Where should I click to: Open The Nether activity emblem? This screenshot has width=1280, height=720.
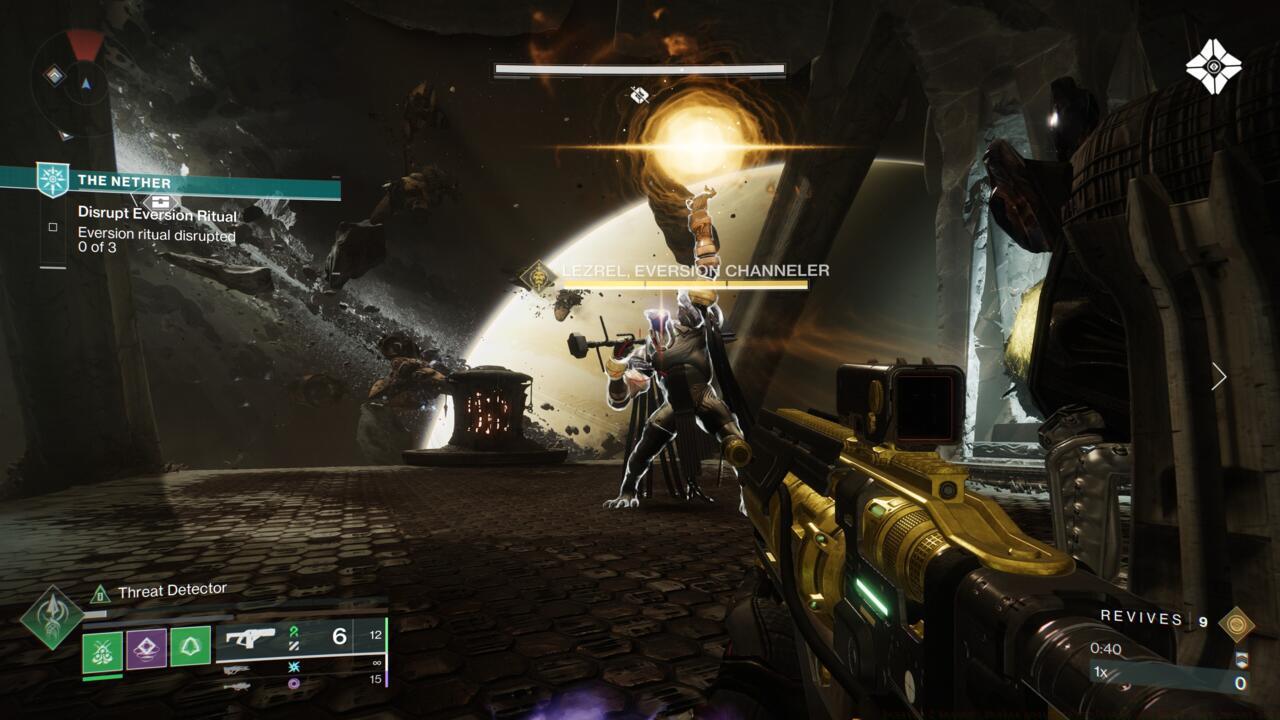52,180
